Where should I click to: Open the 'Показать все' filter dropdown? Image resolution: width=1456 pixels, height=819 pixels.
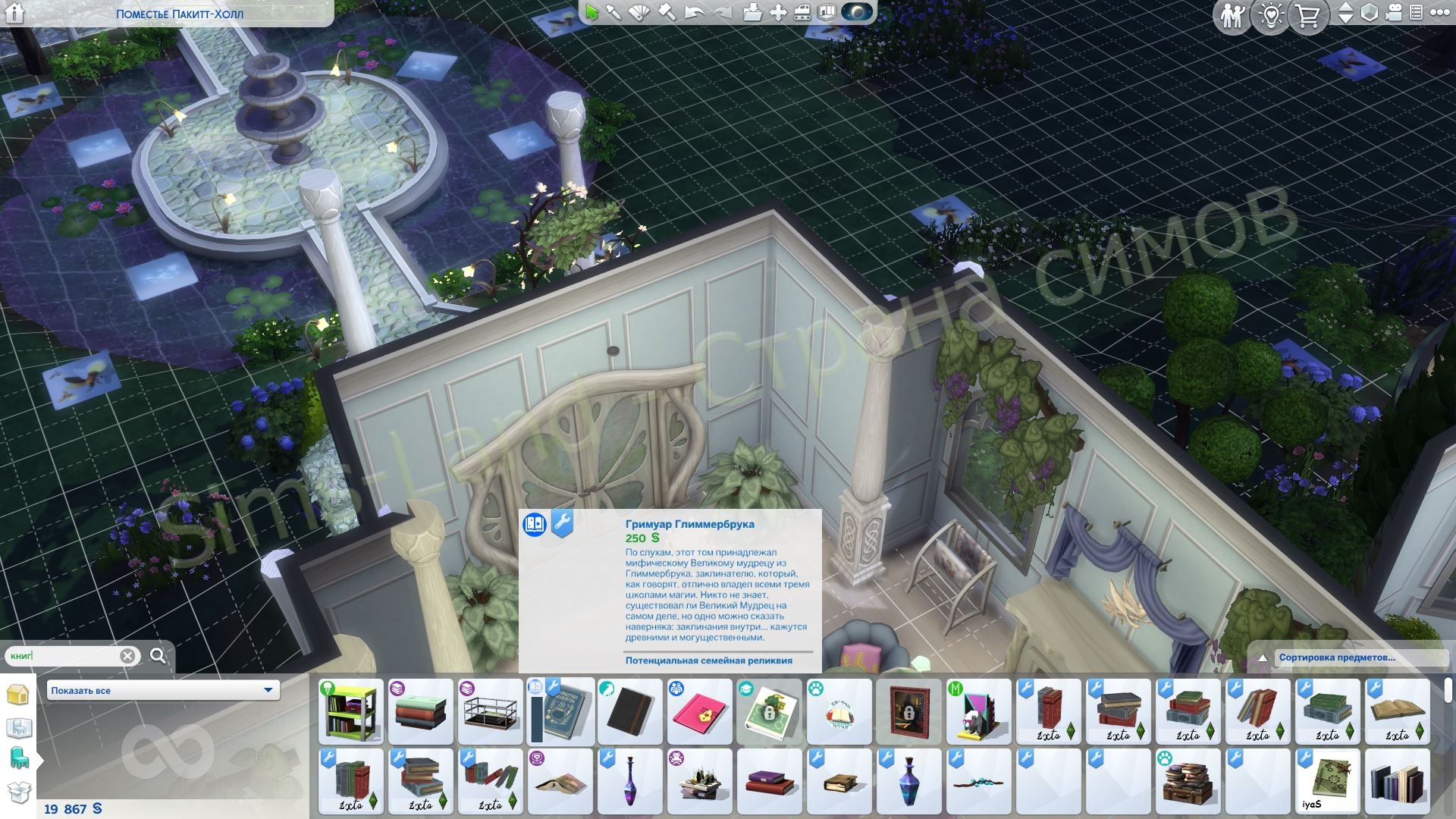pyautogui.click(x=163, y=690)
